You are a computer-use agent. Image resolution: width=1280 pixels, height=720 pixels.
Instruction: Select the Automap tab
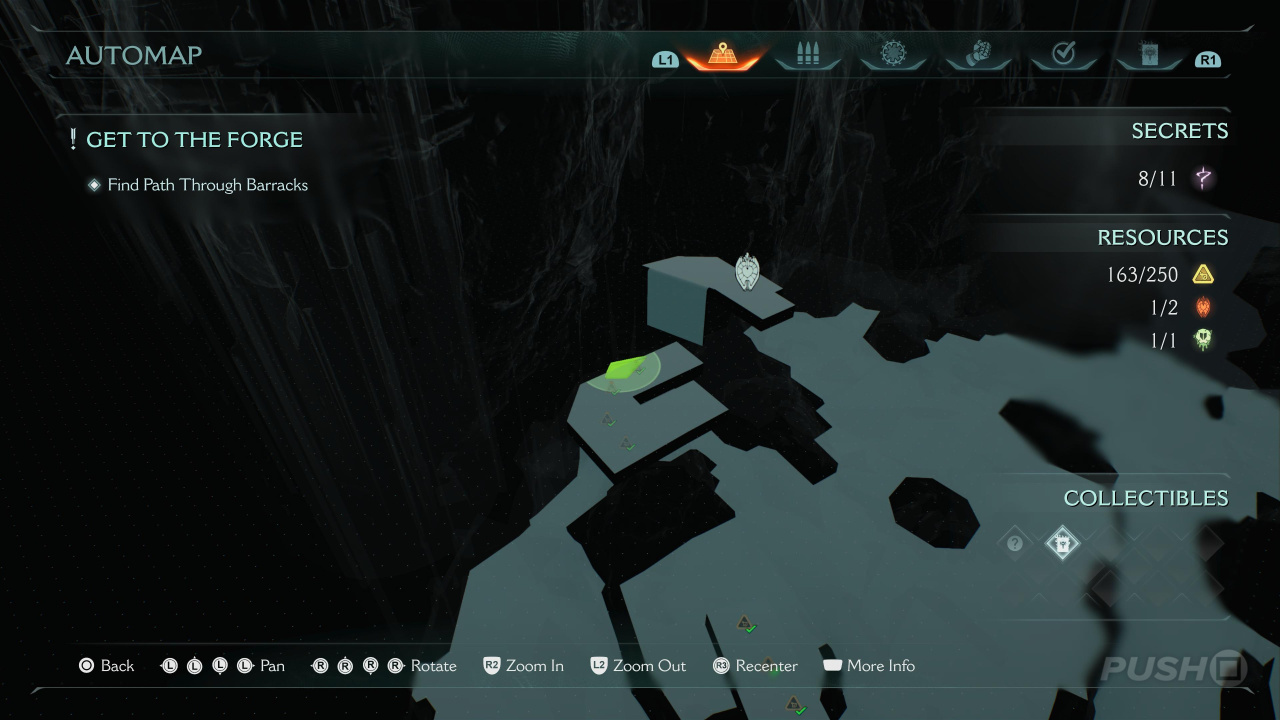(x=722, y=55)
